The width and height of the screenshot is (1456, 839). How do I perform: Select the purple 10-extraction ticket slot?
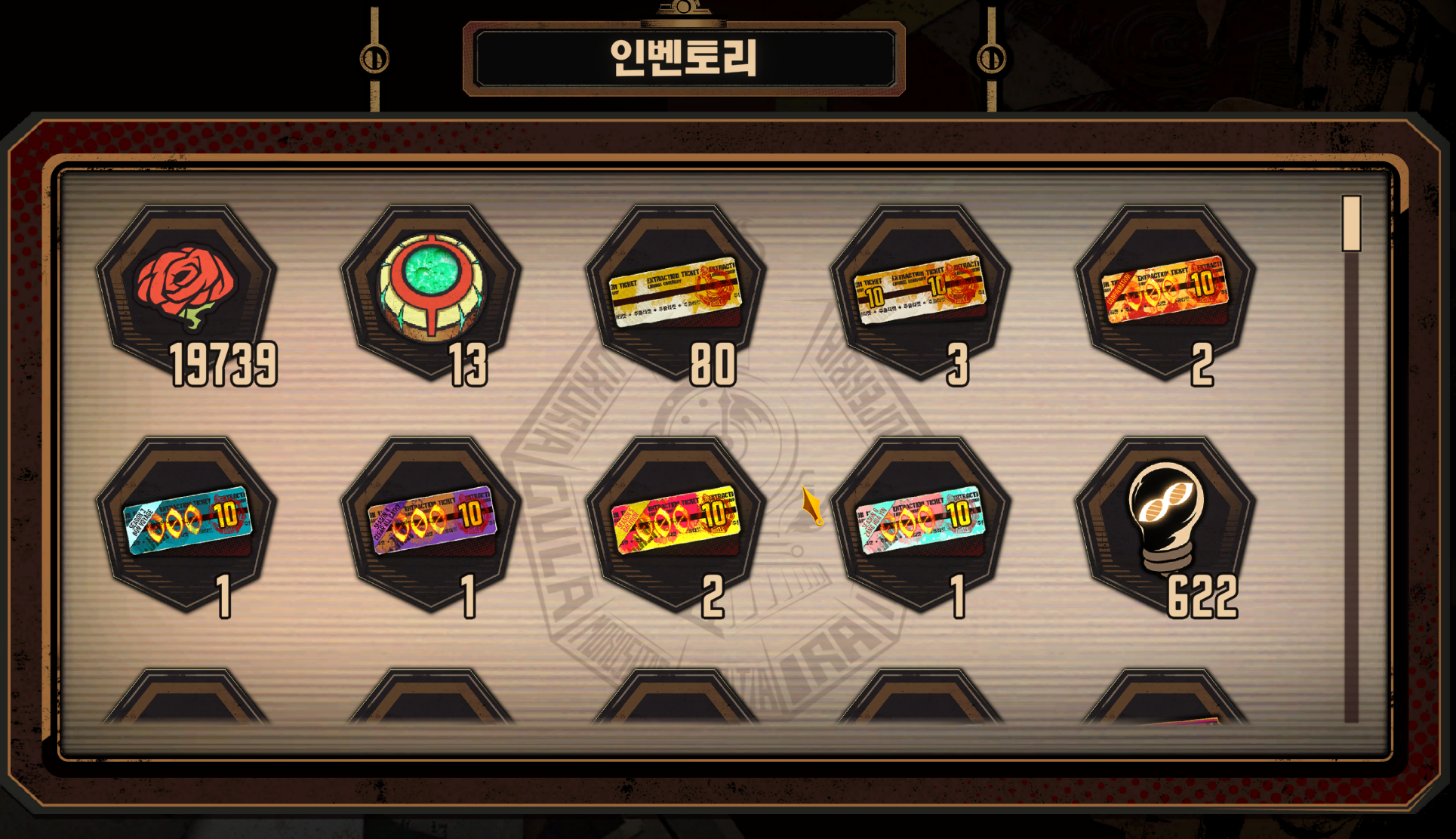tap(431, 522)
